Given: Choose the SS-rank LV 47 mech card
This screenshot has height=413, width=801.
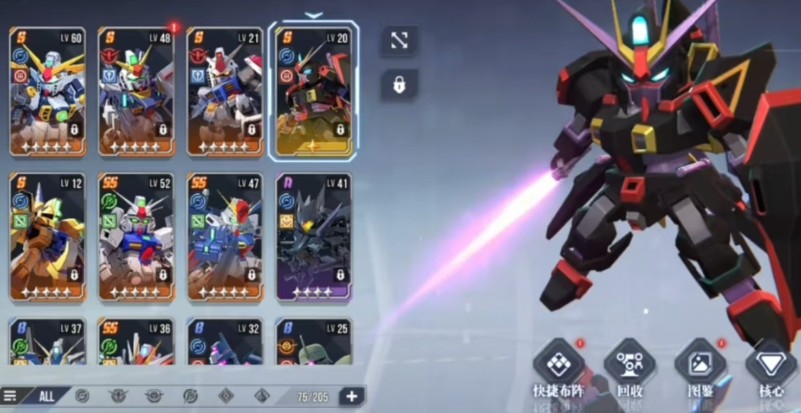Looking at the screenshot, I should pos(225,237).
